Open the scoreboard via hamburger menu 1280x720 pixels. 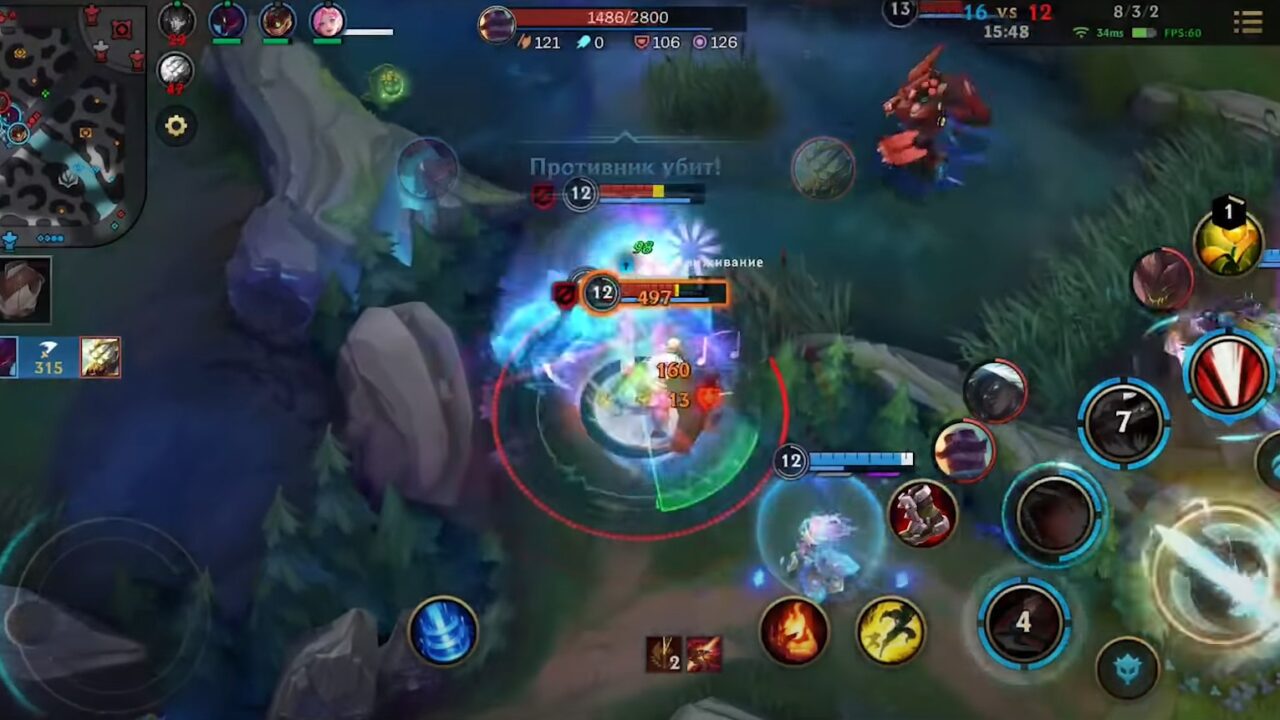[x=1248, y=22]
